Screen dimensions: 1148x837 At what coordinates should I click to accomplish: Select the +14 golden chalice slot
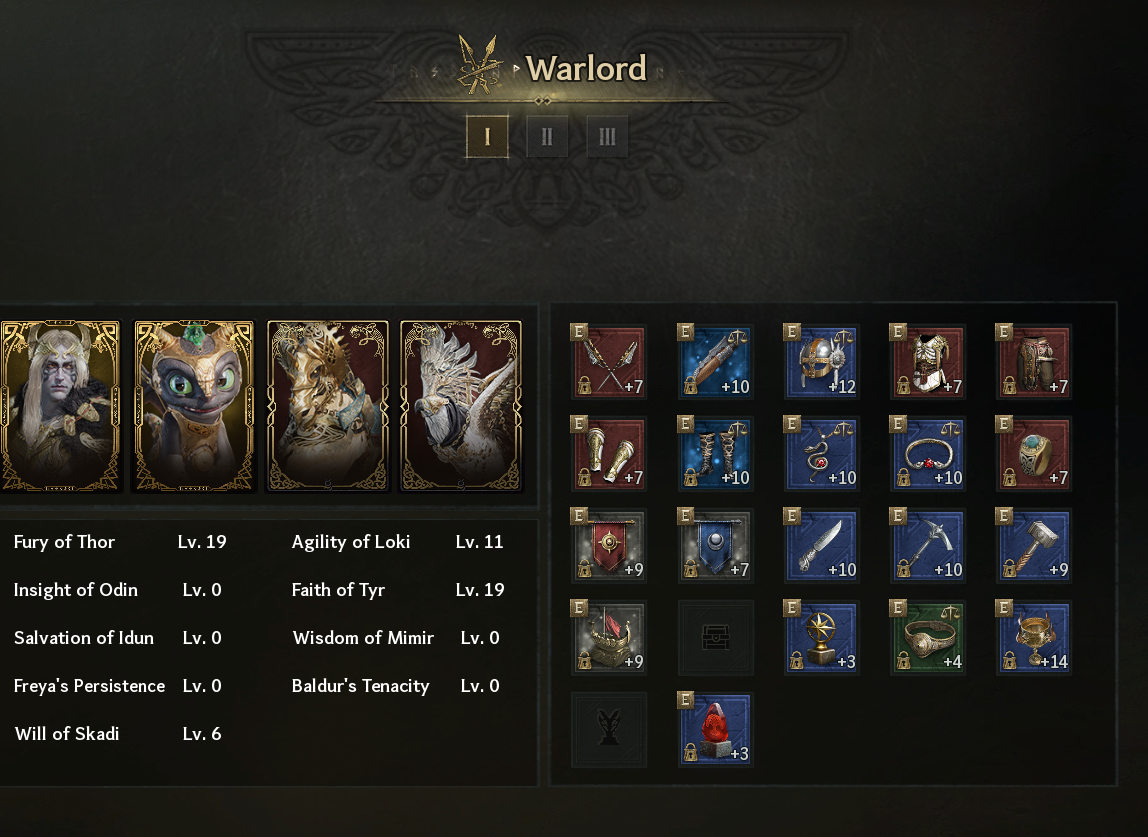1034,638
